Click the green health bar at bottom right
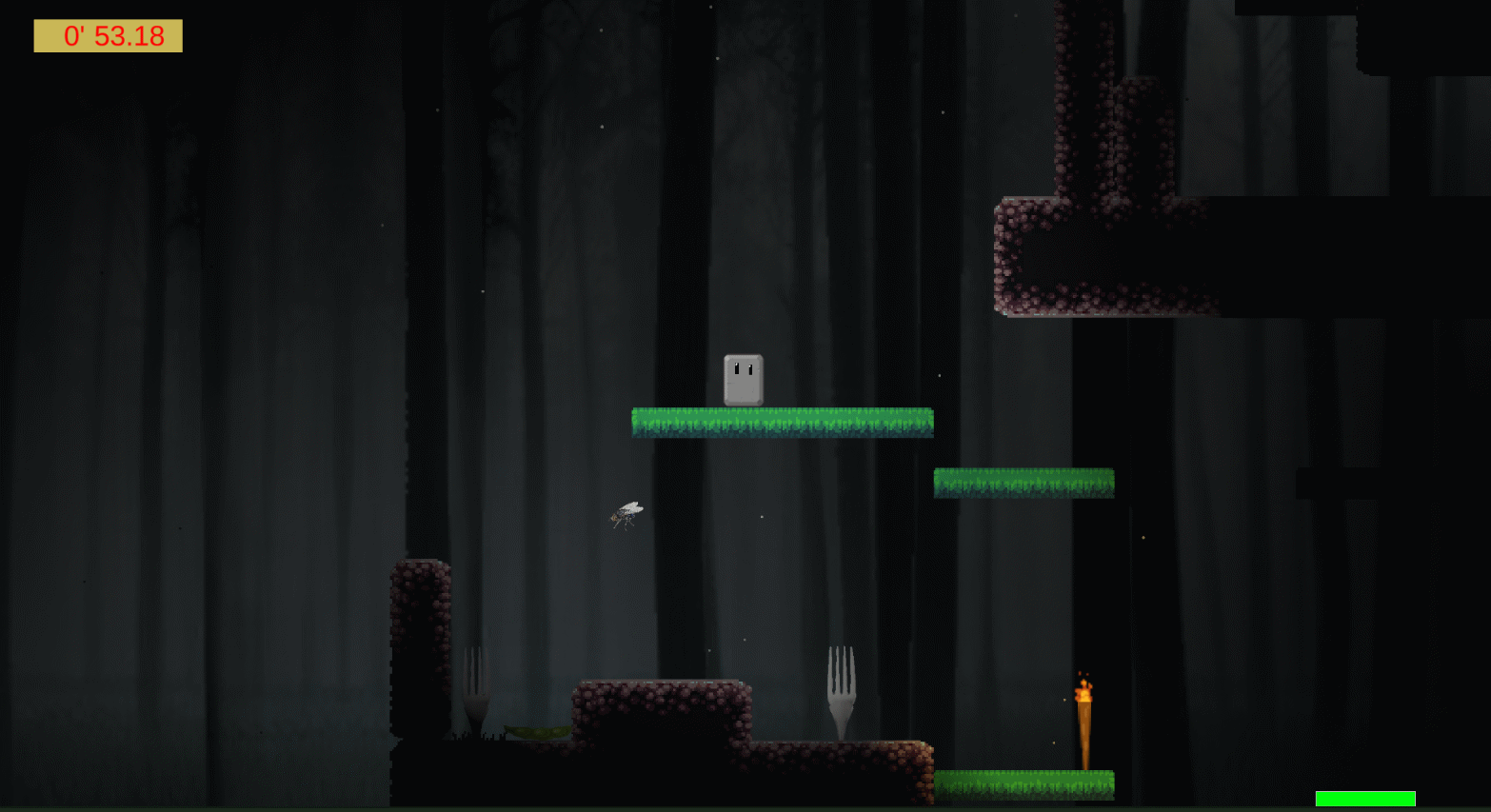 click(1366, 797)
